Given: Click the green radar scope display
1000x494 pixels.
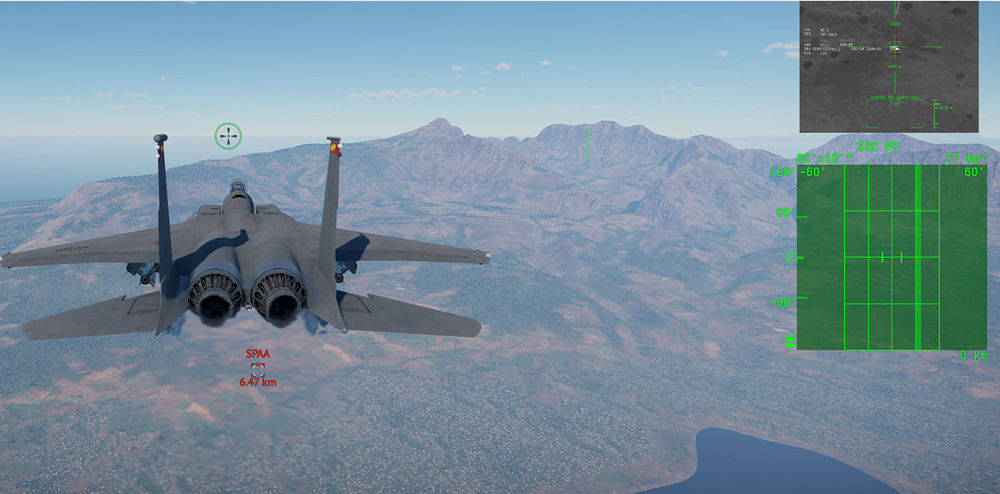Looking at the screenshot, I should click(891, 257).
